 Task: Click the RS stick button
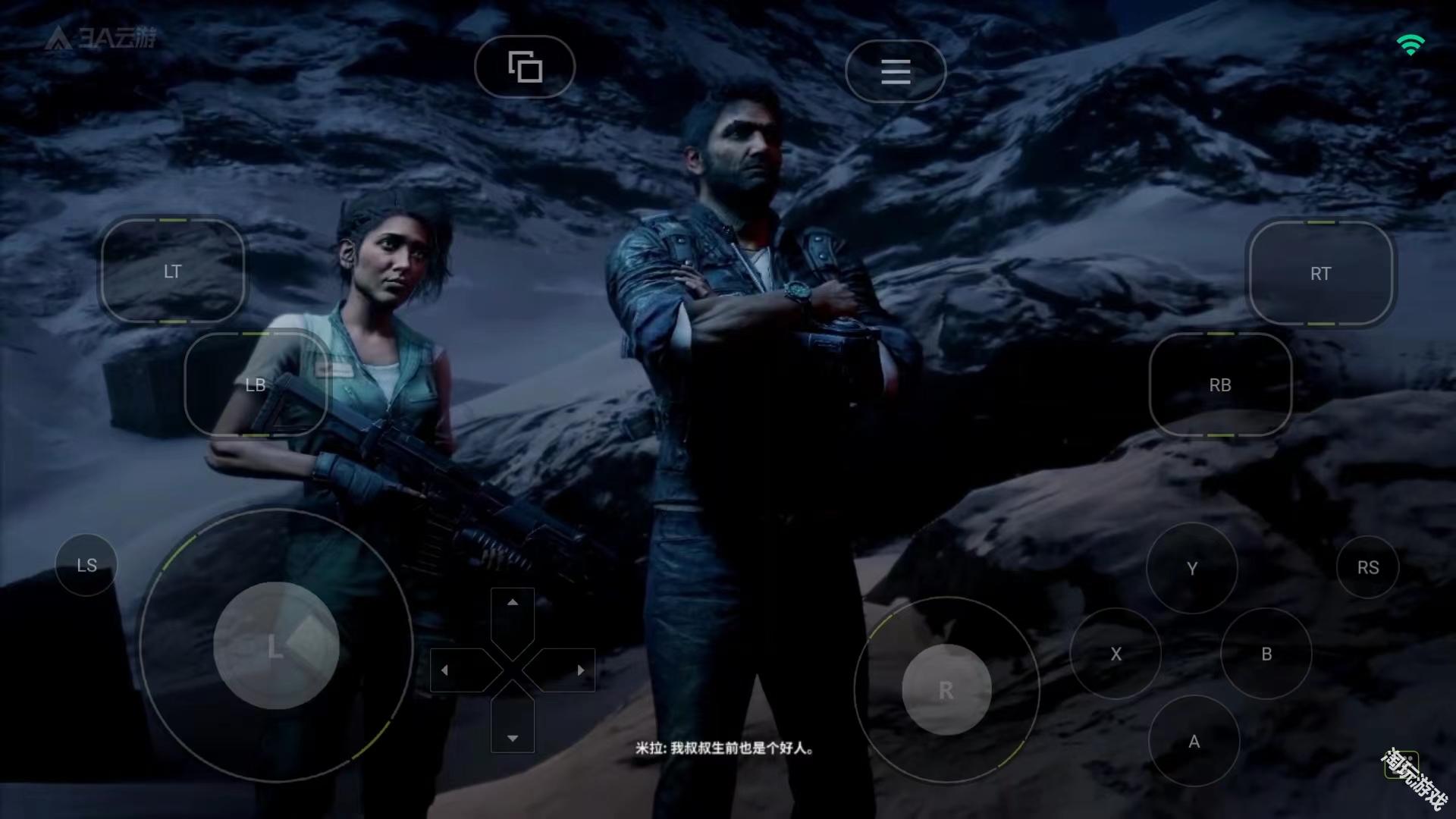1367,567
